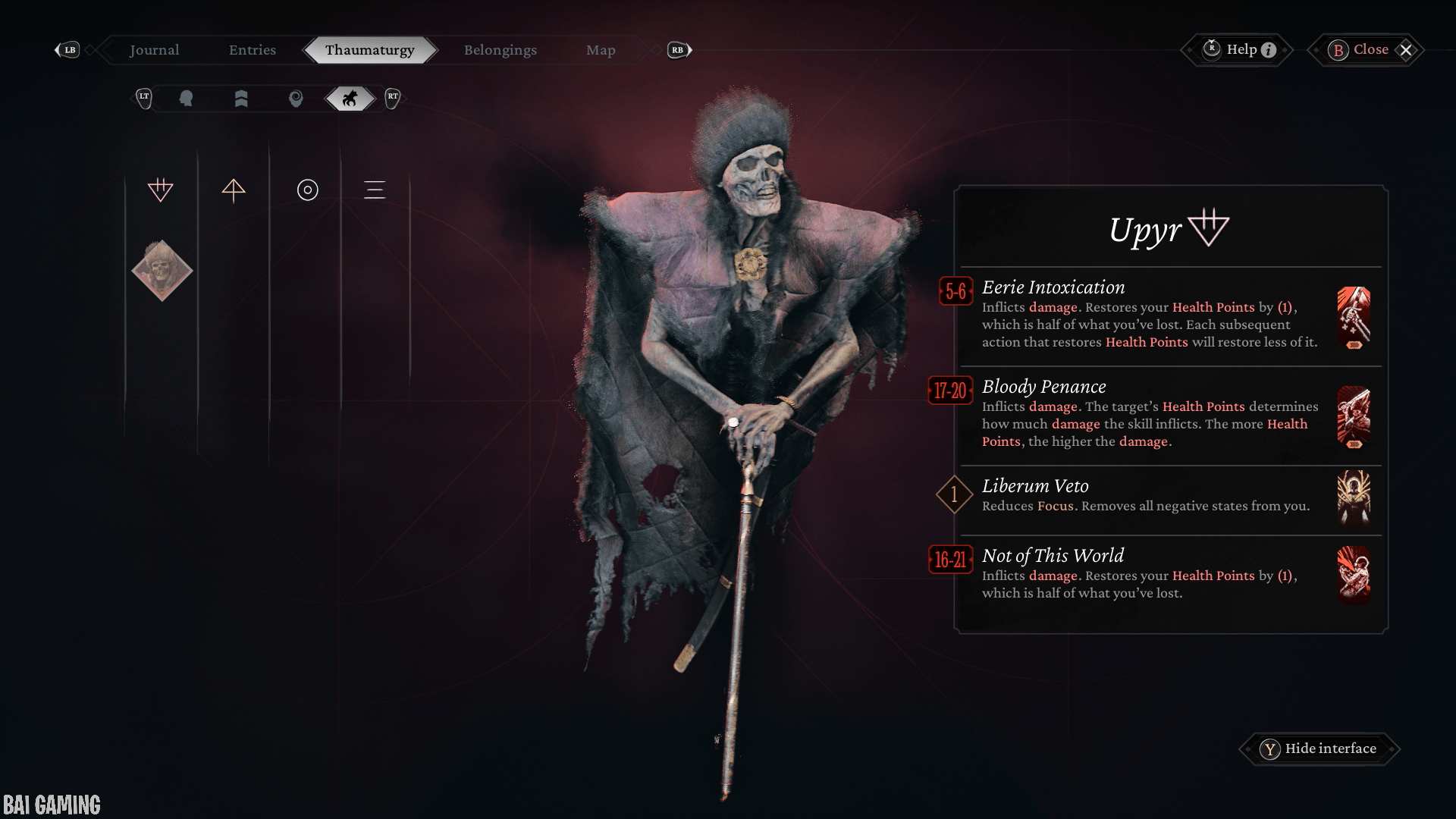Switch to the Map tab
Image resolution: width=1456 pixels, height=819 pixels.
[601, 50]
